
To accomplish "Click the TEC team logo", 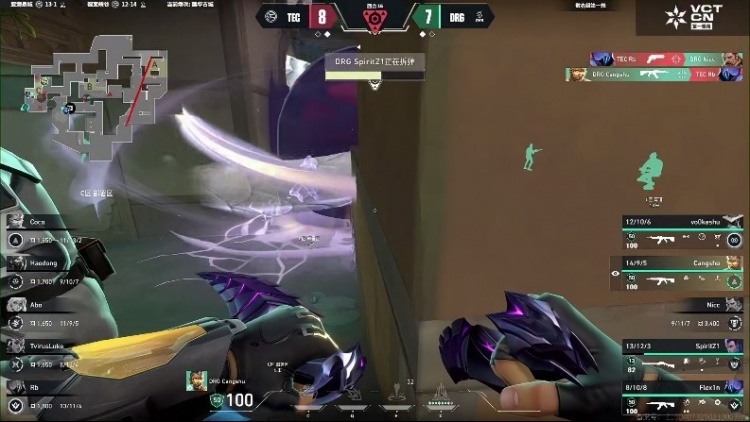I will pos(269,16).
